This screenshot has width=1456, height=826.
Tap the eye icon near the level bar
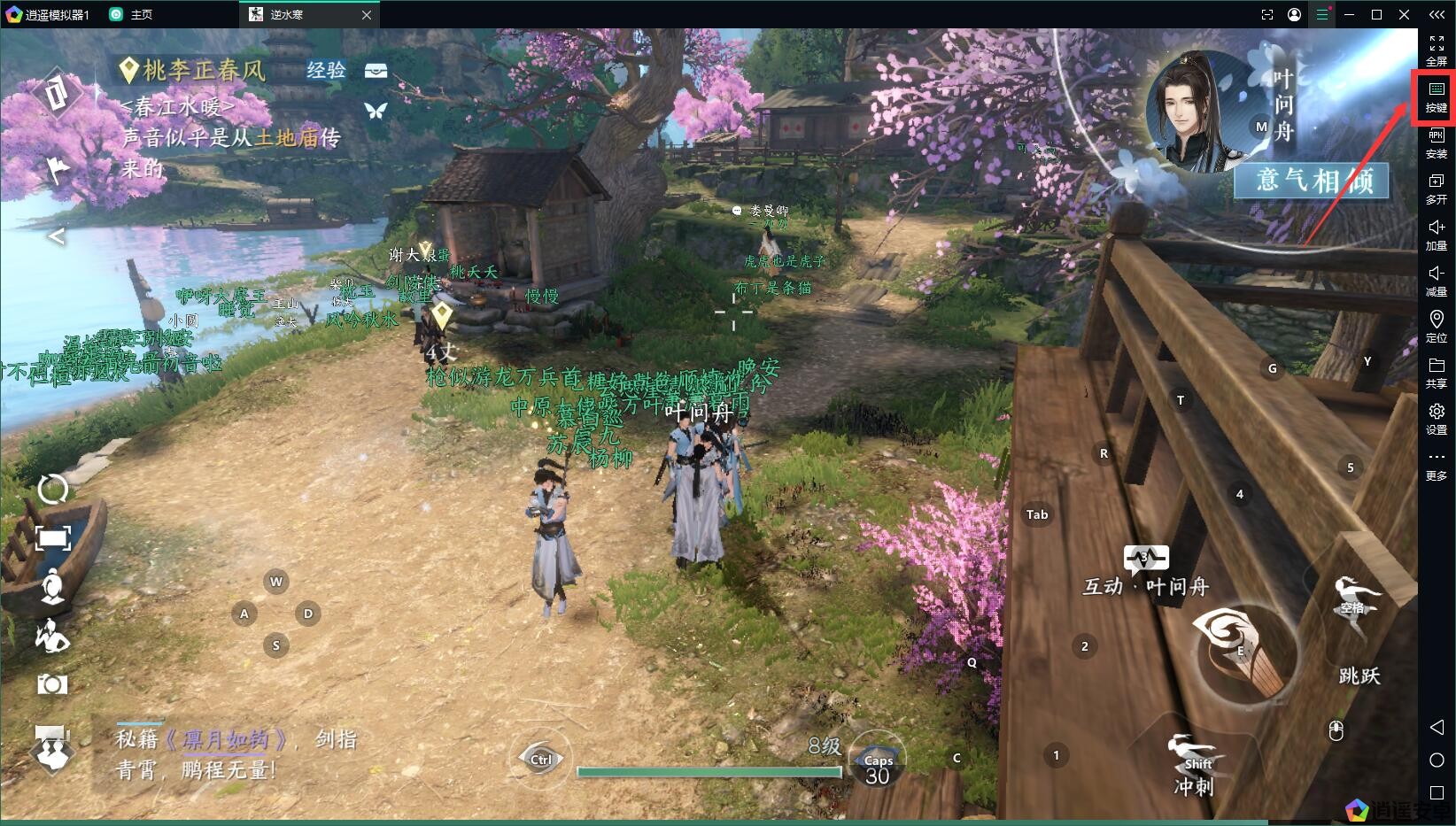(x=540, y=759)
